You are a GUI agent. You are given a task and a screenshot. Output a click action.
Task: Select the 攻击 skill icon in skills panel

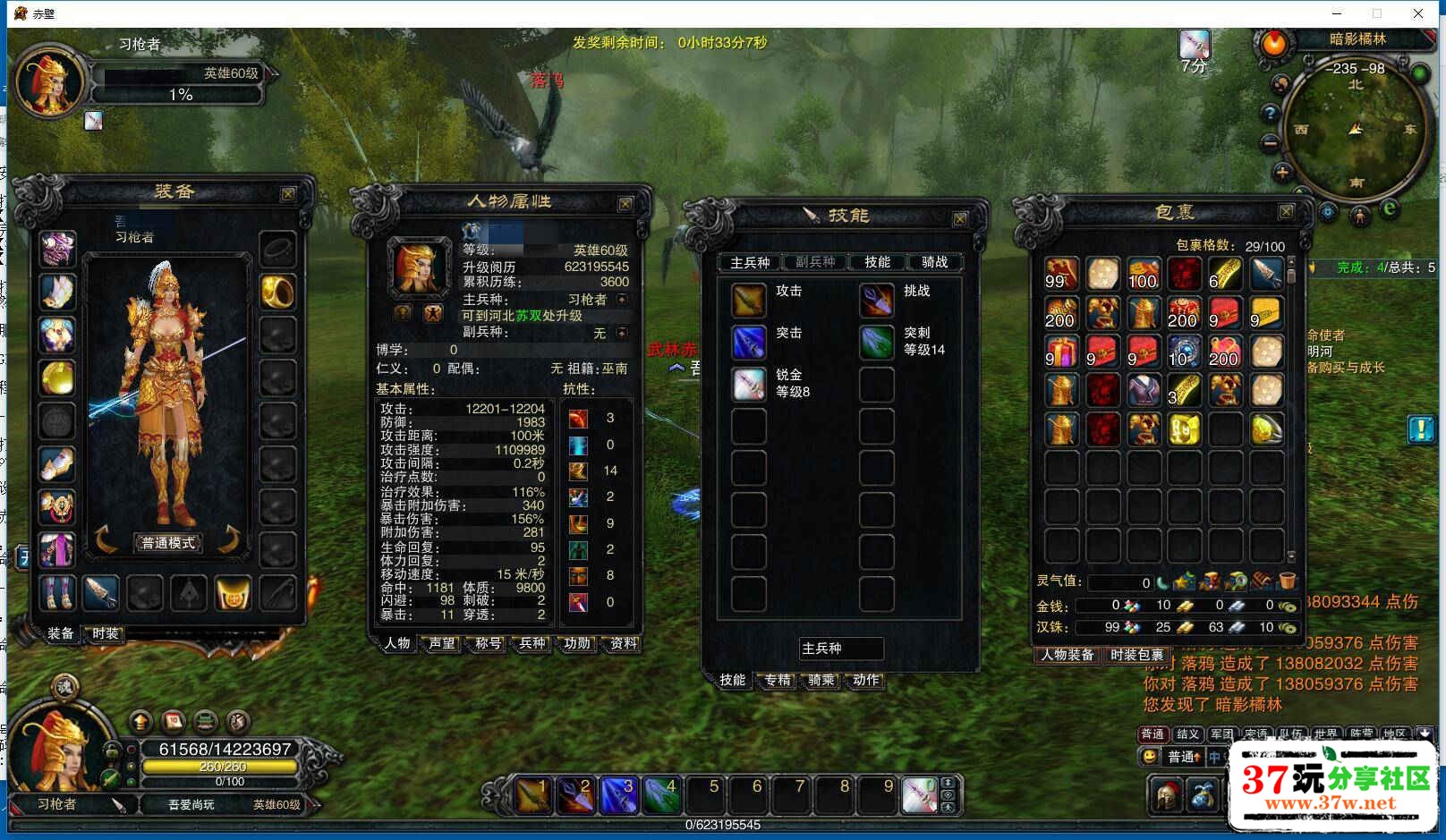coord(748,298)
